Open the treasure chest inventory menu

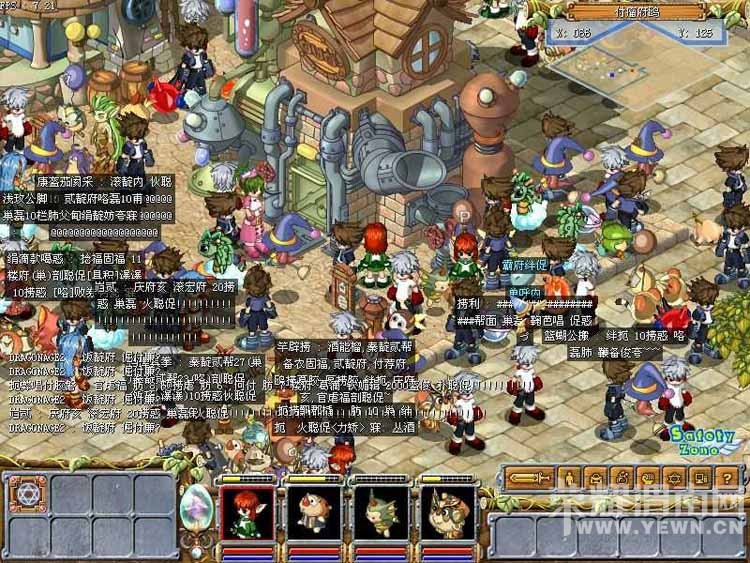[x=595, y=478]
